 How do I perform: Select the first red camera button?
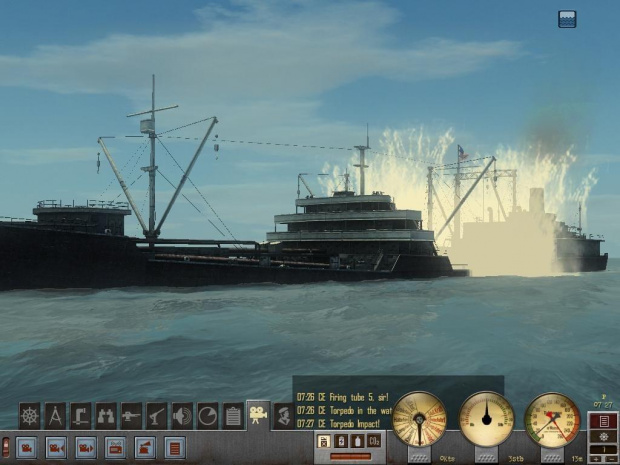(26, 447)
